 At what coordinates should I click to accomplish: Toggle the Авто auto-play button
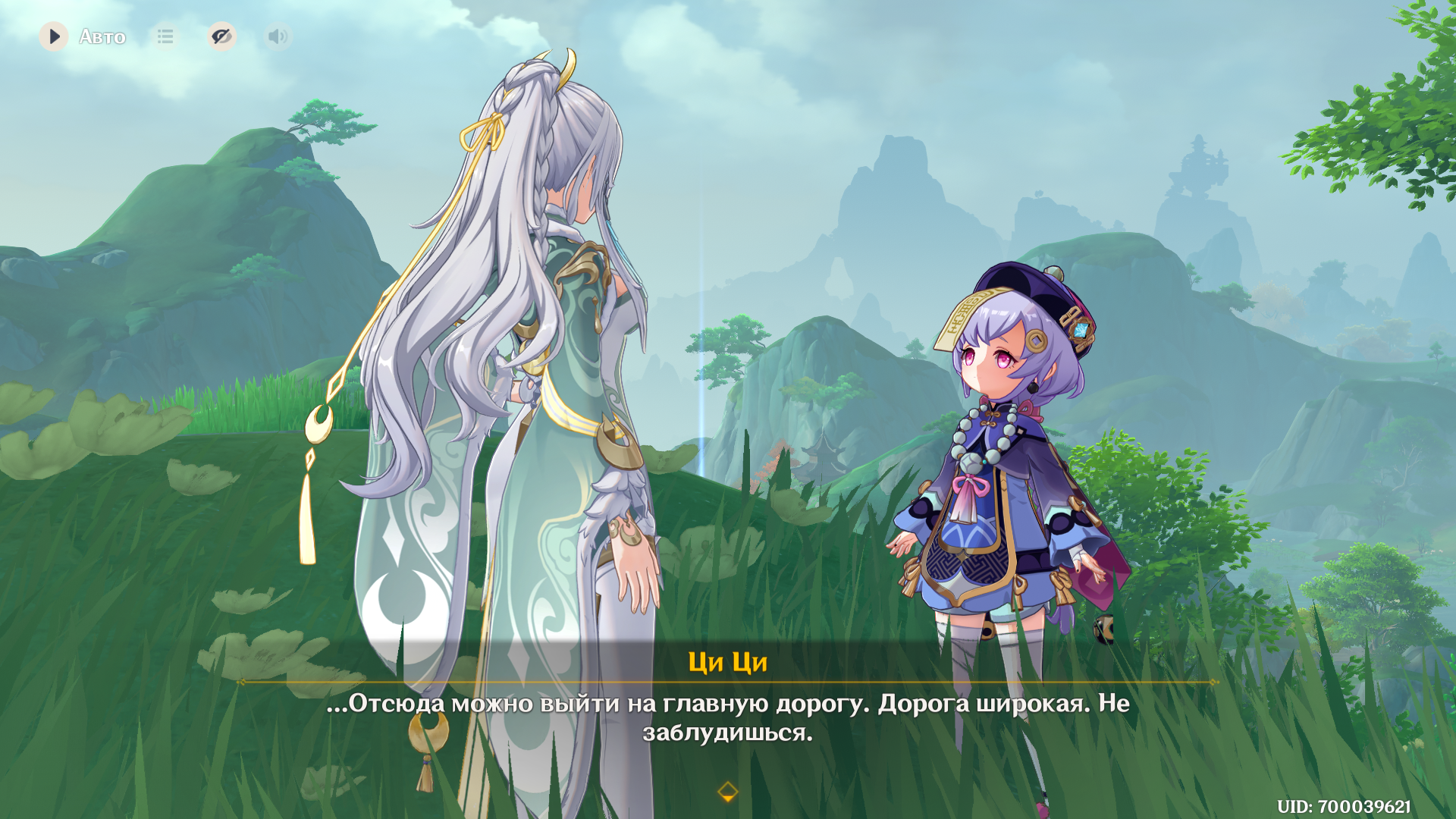coord(54,36)
